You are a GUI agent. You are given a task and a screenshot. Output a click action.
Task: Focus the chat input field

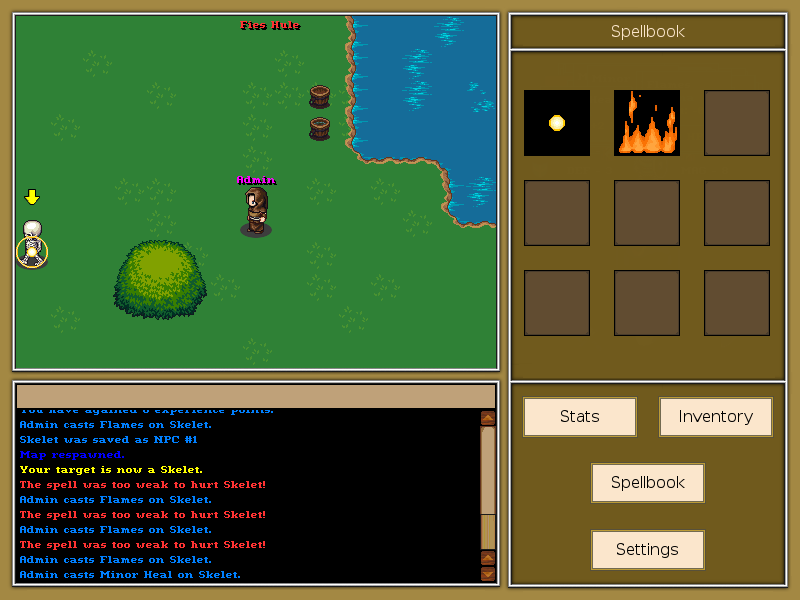255,396
